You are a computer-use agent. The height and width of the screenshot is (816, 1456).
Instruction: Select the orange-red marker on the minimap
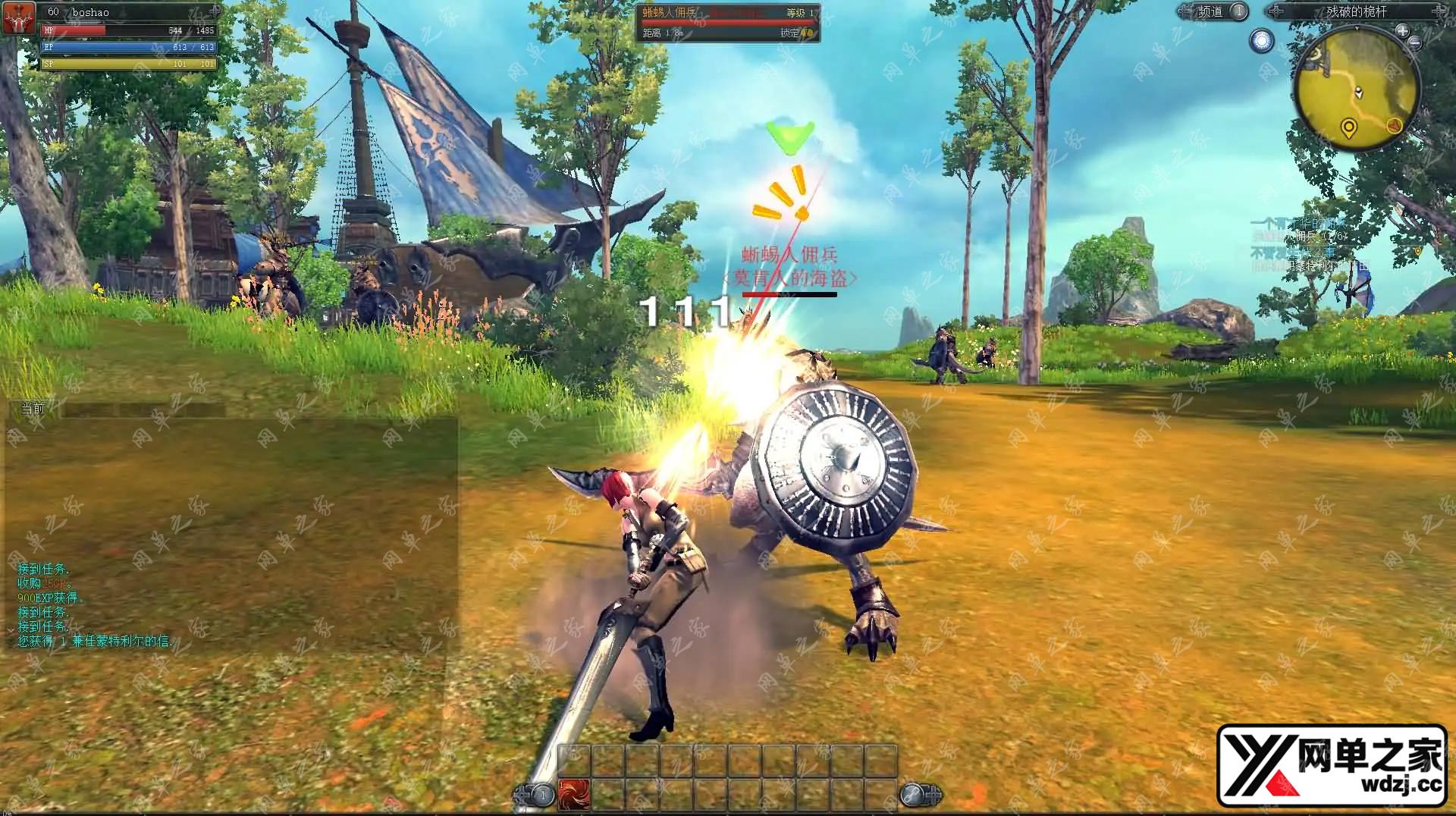[1395, 125]
